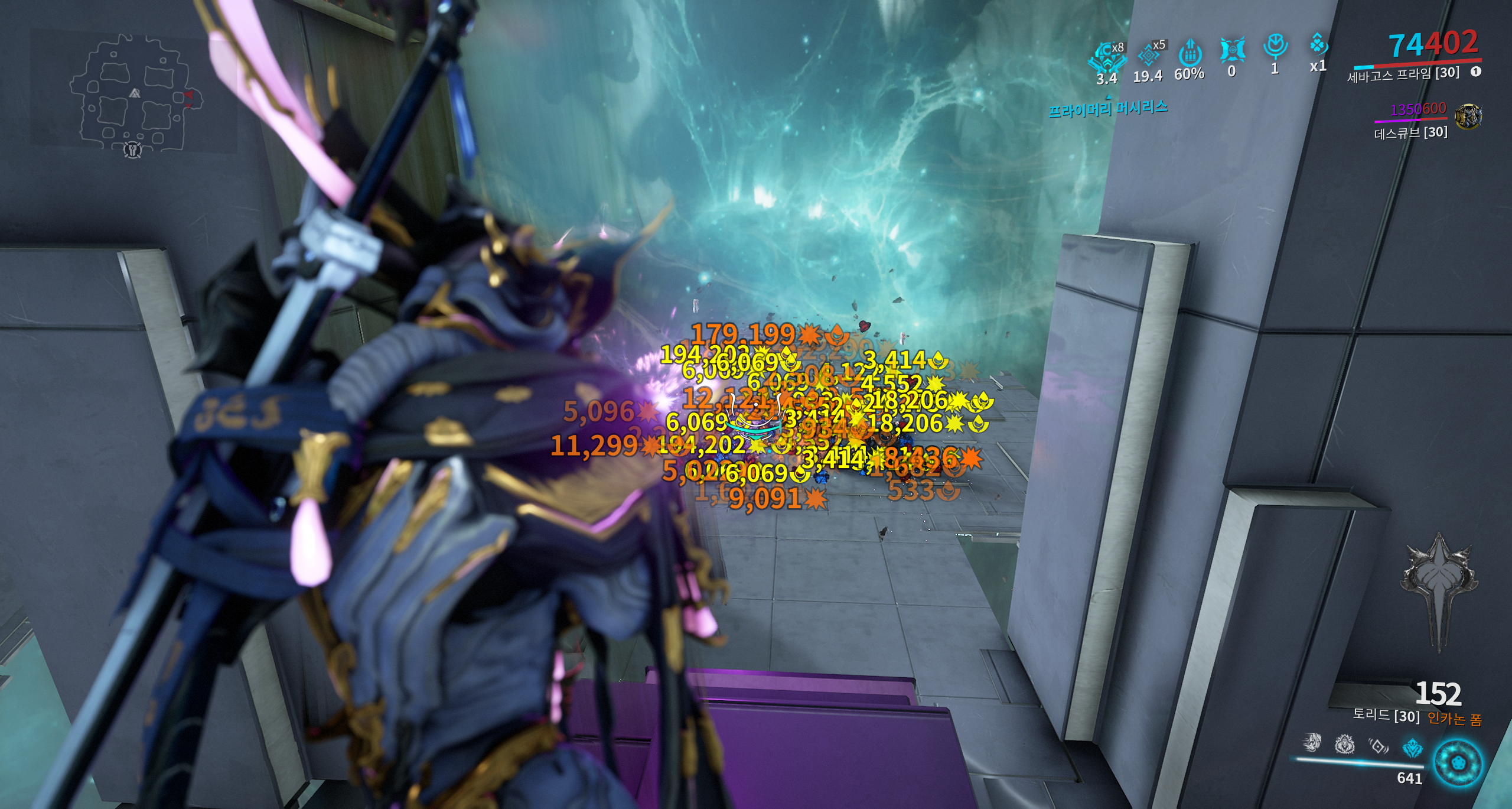The image size is (1512, 809).
Task: Activate the second ability with the spiky-aura figure
Action: pos(1345,745)
